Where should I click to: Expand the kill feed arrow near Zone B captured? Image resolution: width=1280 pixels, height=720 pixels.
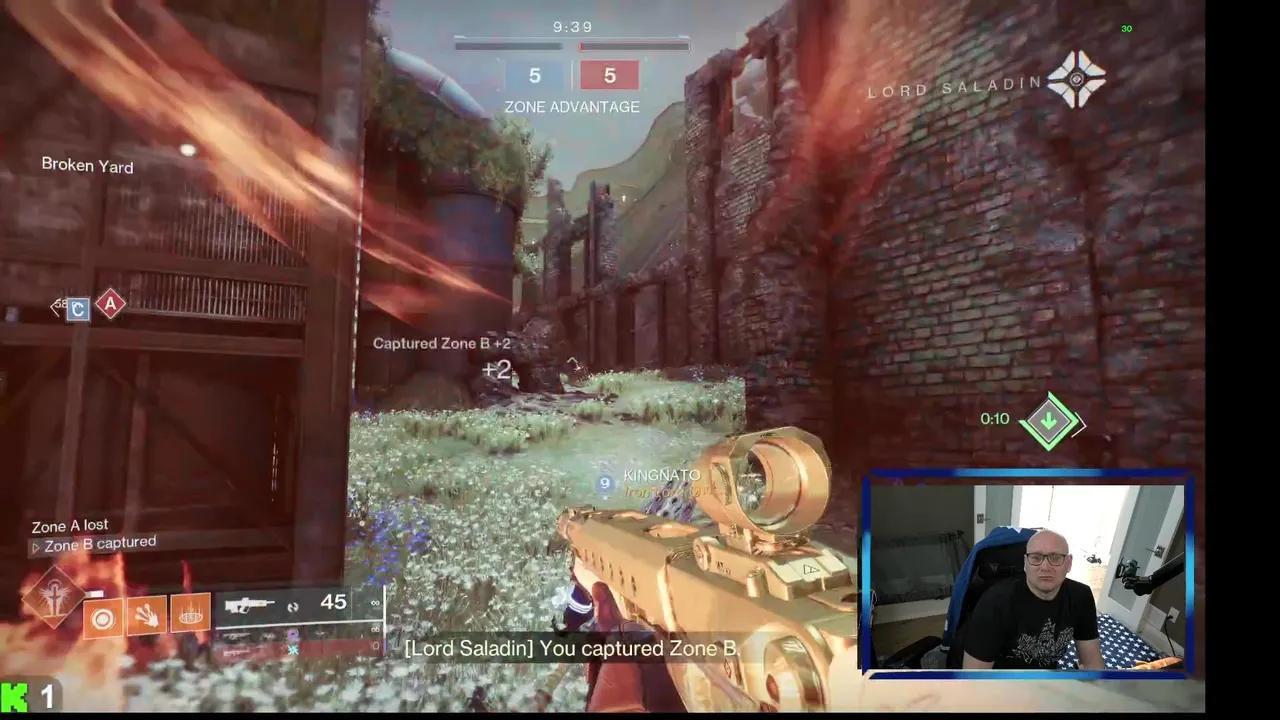point(37,546)
